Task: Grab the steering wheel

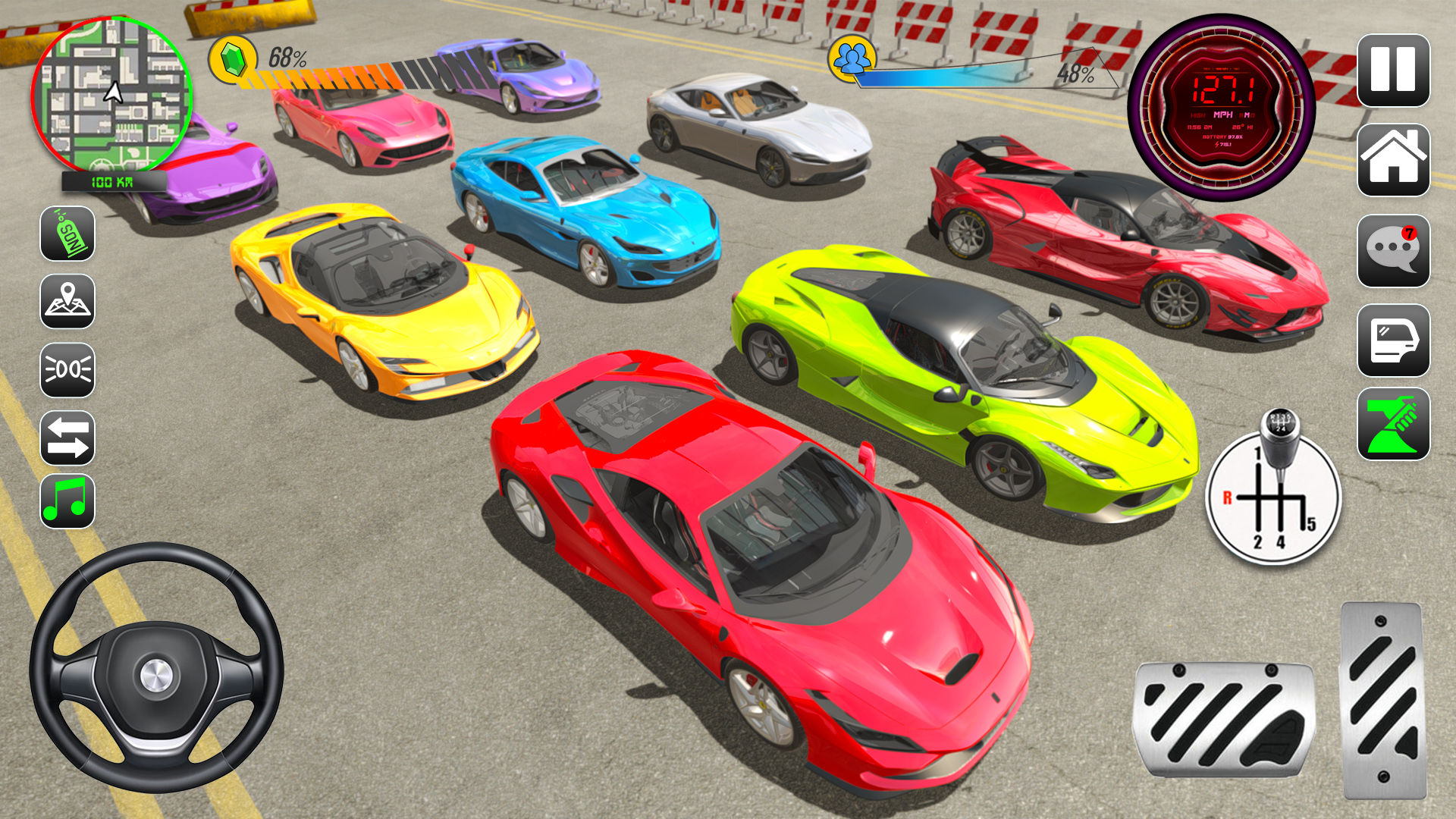Action: 157,675
